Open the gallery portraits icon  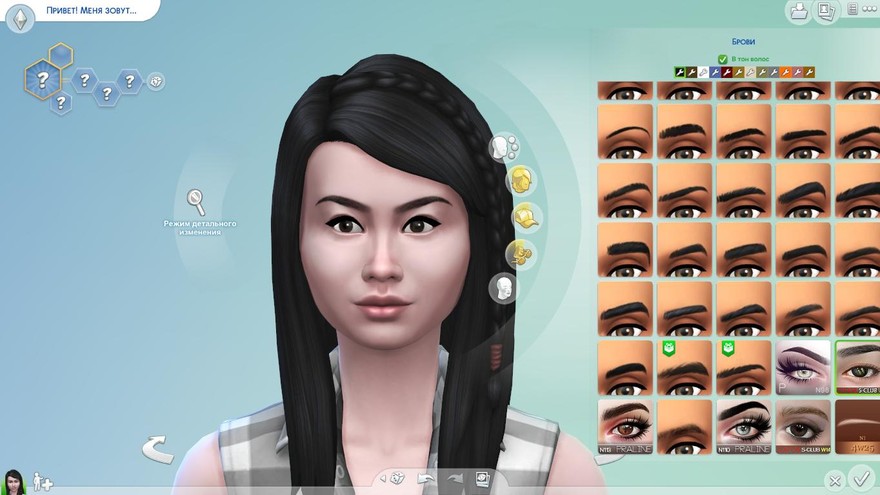[825, 12]
